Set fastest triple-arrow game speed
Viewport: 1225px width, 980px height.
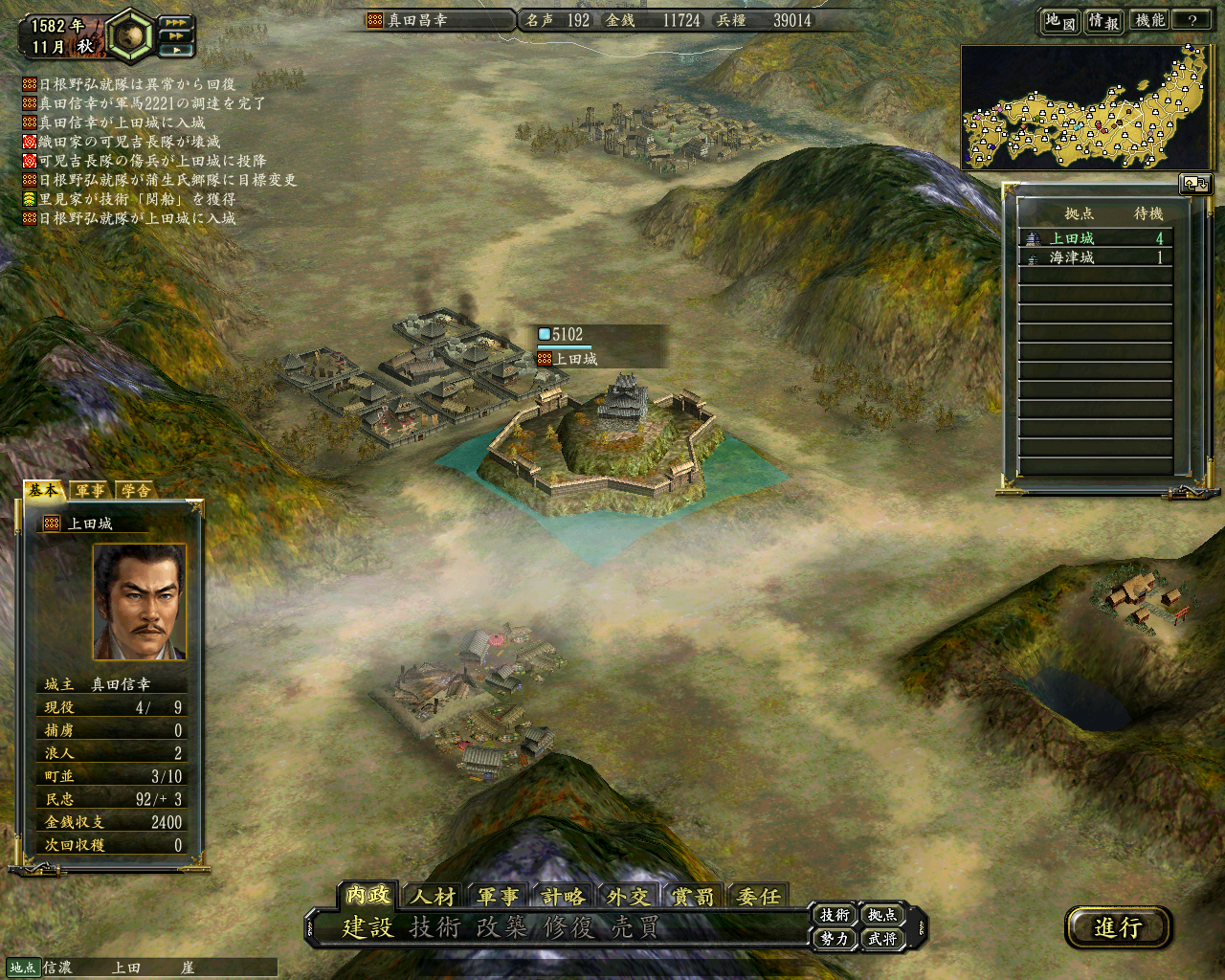tap(175, 22)
